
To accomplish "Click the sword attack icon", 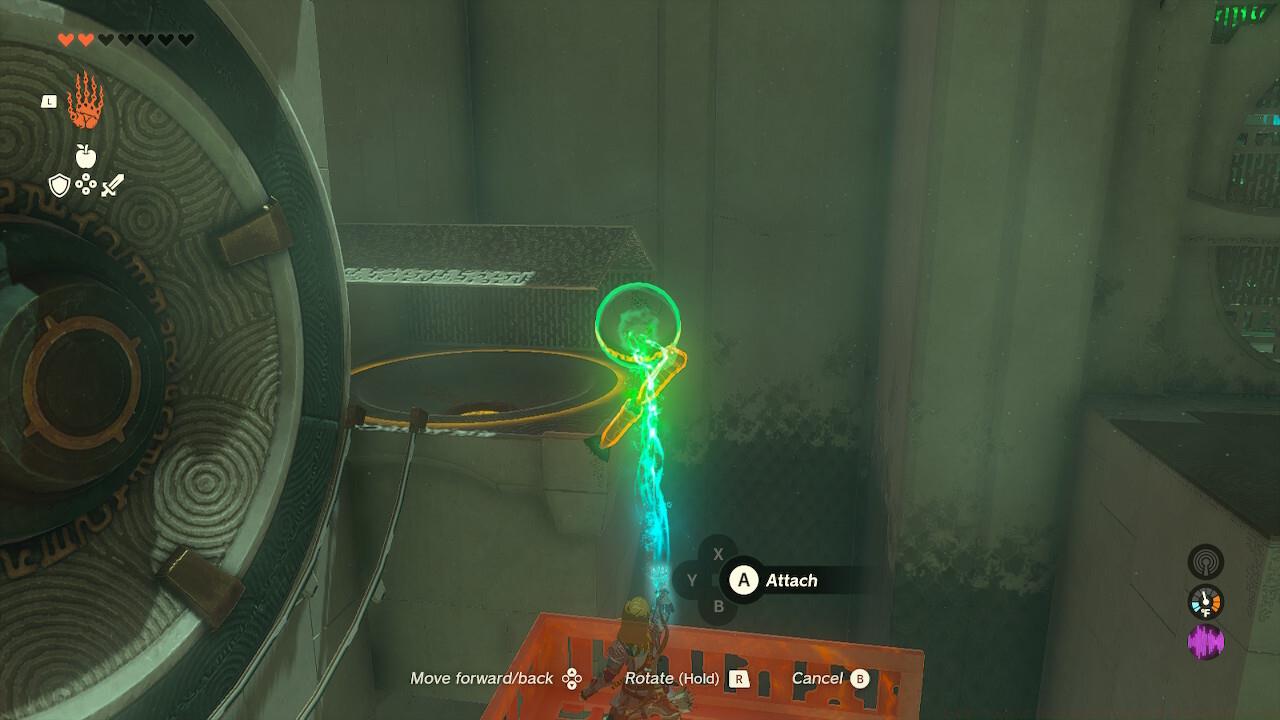I will [x=113, y=185].
